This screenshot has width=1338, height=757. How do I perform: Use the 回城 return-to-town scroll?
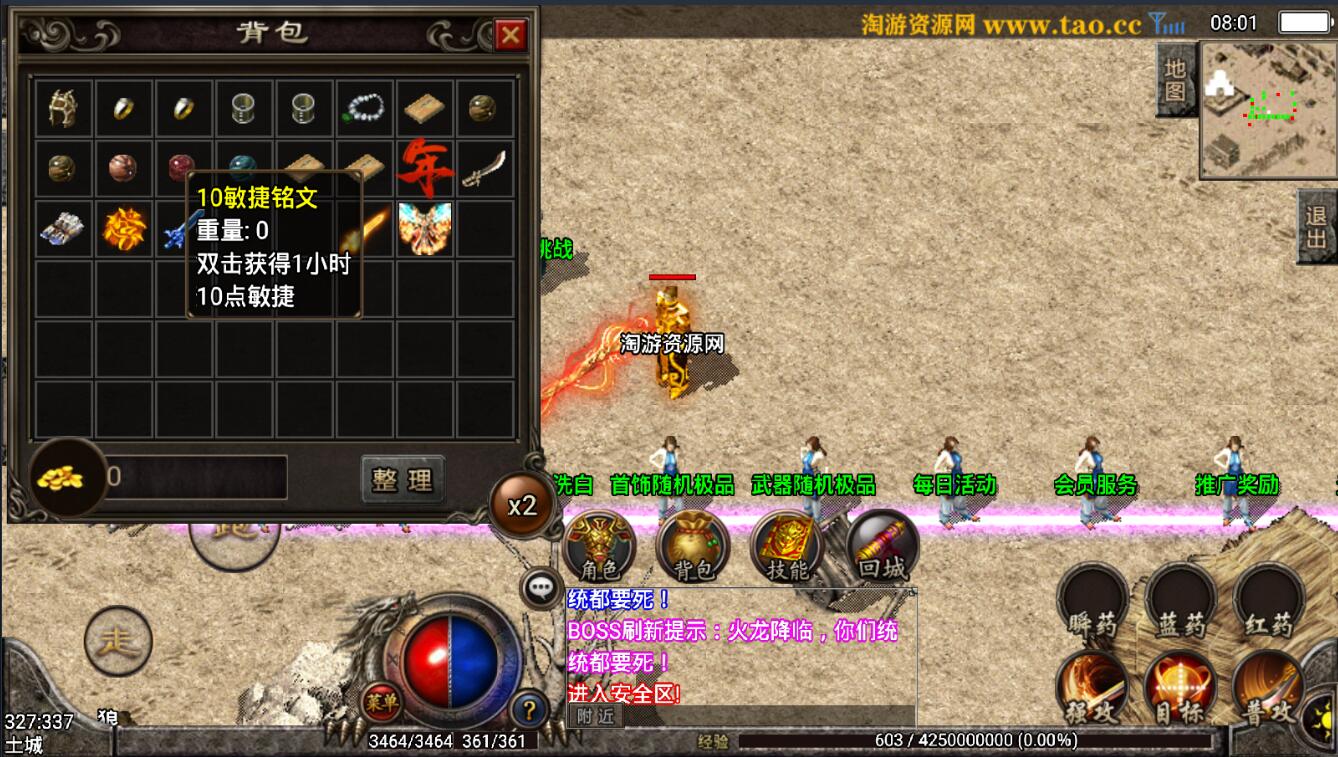pyautogui.click(x=882, y=547)
